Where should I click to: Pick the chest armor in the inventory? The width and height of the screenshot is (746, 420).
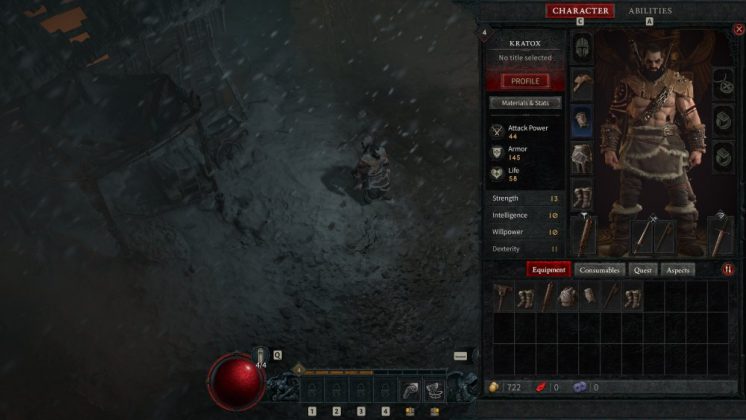(x=568, y=297)
